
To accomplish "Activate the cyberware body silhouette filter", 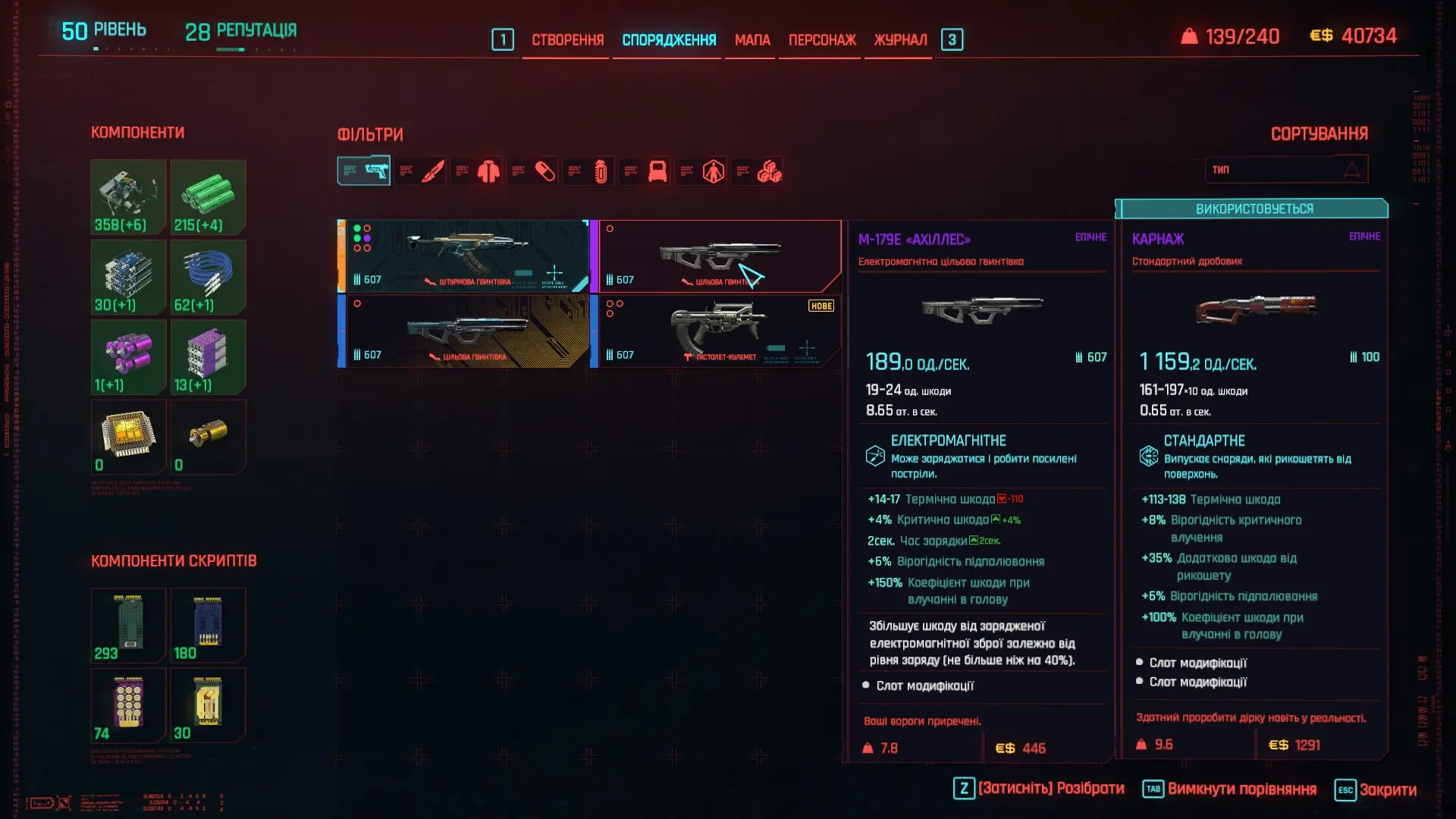I will 713,171.
